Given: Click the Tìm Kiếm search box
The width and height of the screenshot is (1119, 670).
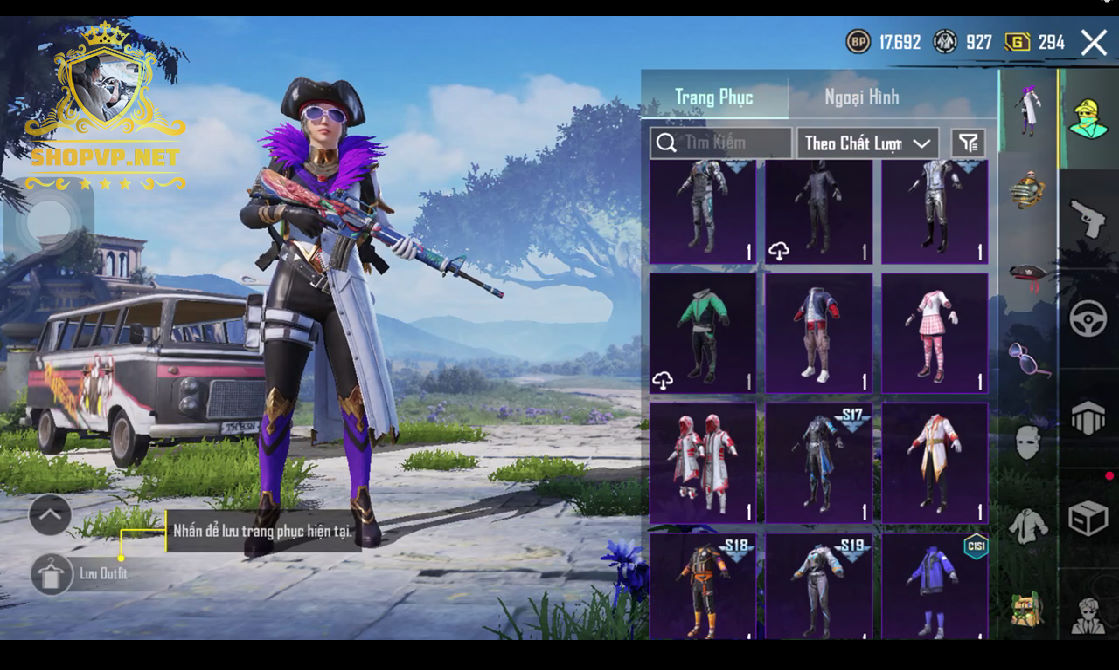Looking at the screenshot, I should click(x=721, y=143).
